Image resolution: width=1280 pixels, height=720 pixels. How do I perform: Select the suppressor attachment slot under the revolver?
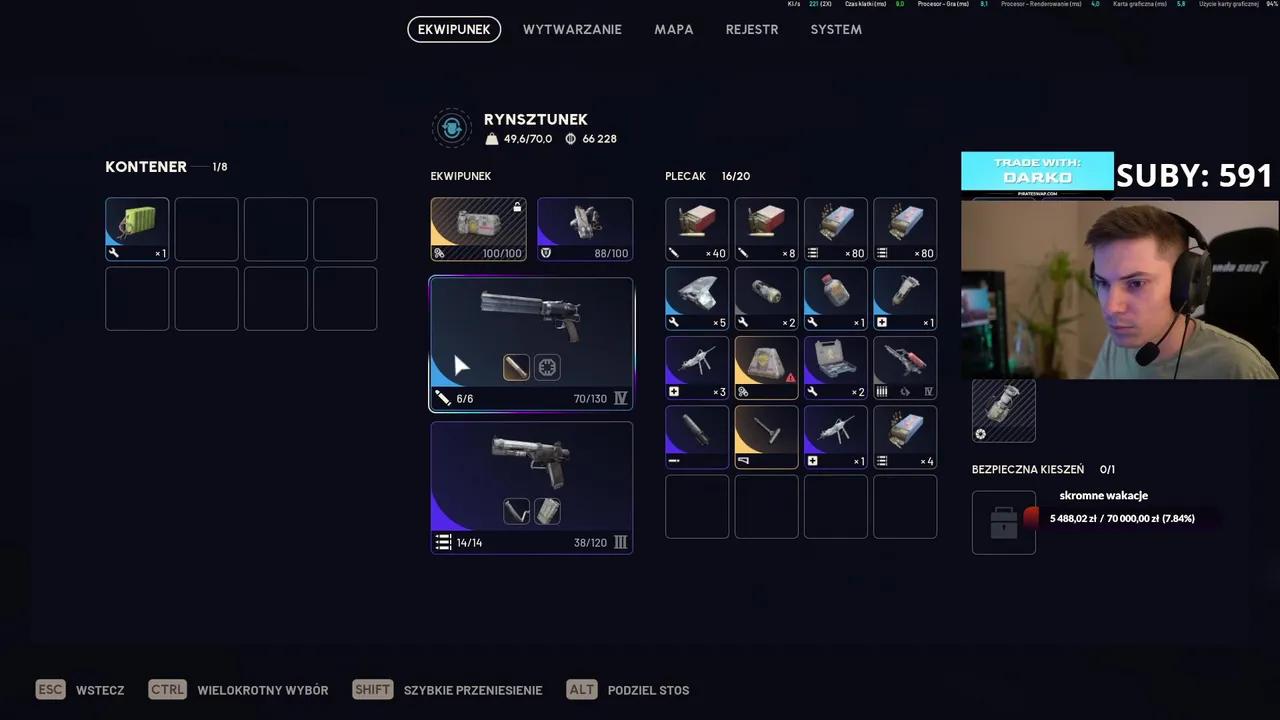click(516, 367)
